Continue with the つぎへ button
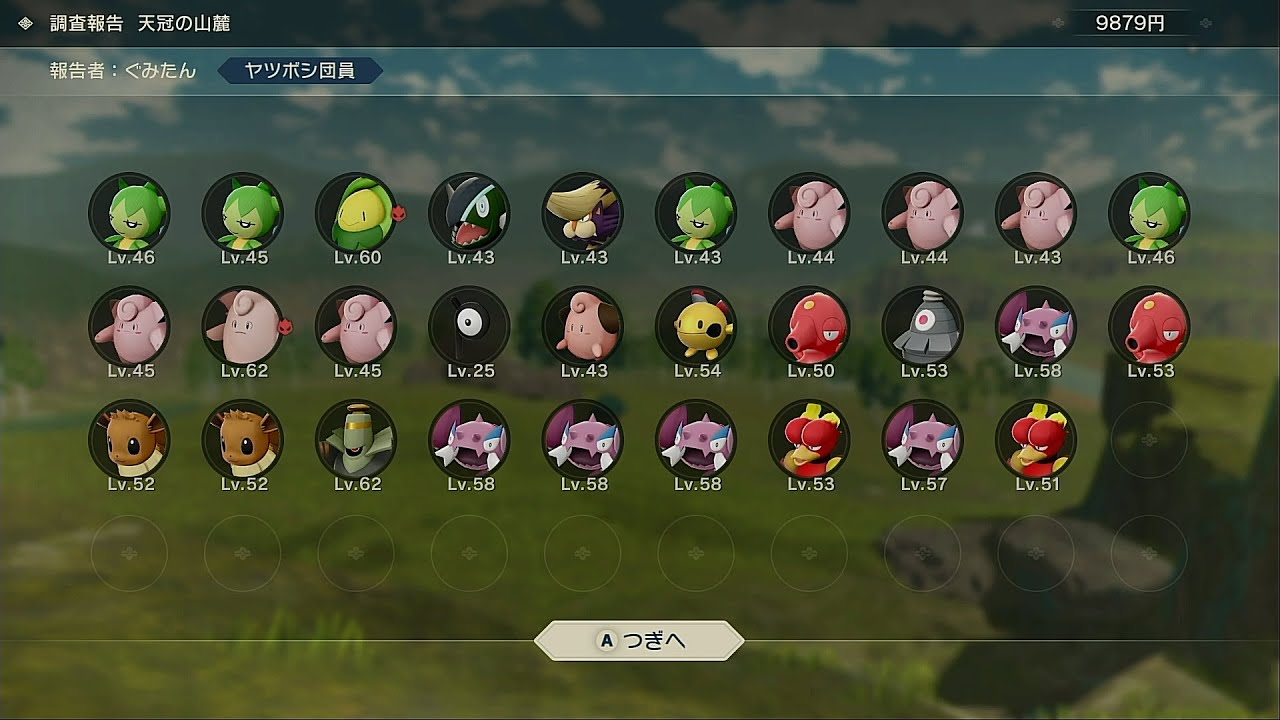Viewport: 1280px width, 720px height. tap(640, 641)
